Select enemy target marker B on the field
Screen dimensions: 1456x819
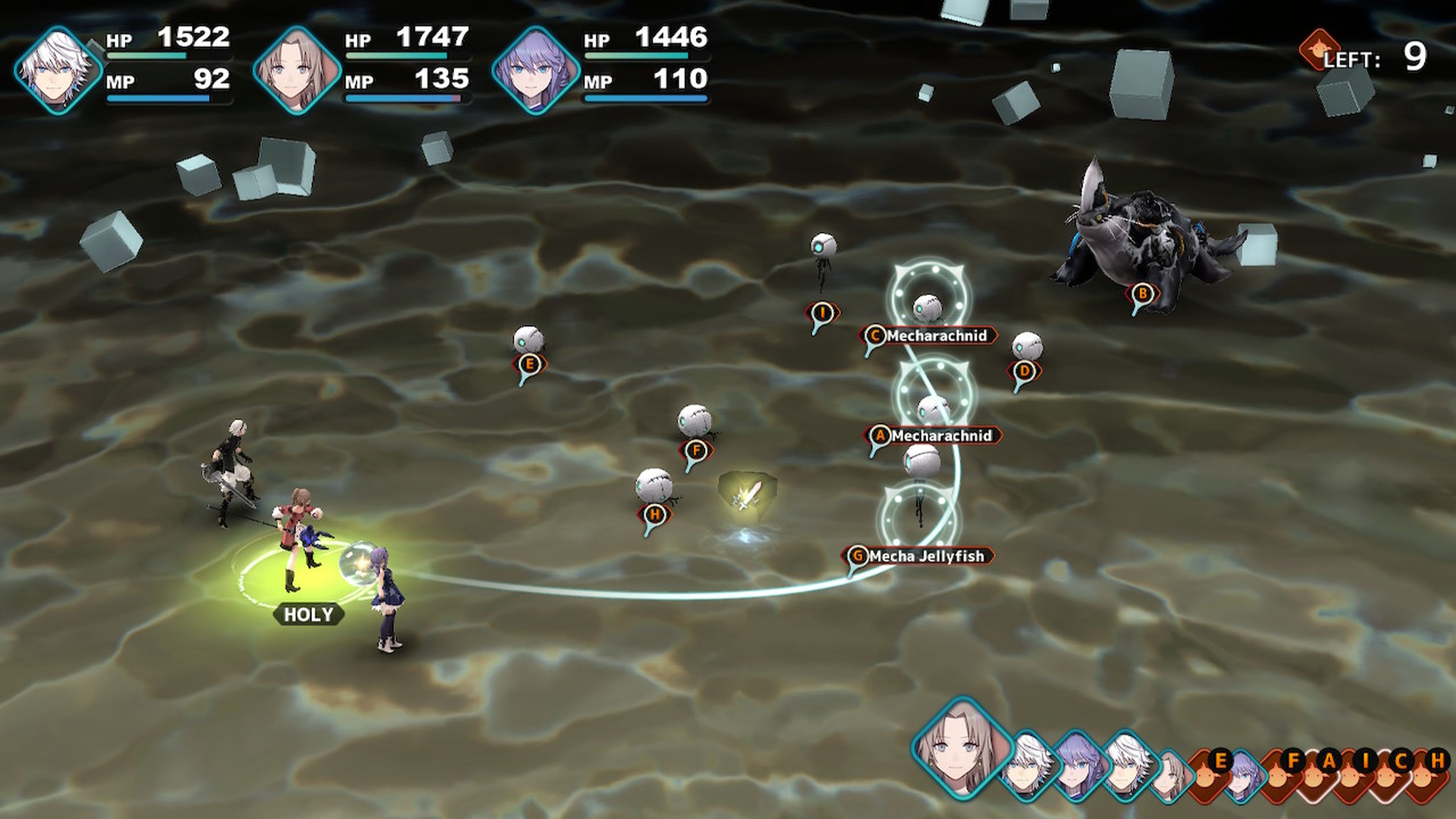(x=1142, y=294)
